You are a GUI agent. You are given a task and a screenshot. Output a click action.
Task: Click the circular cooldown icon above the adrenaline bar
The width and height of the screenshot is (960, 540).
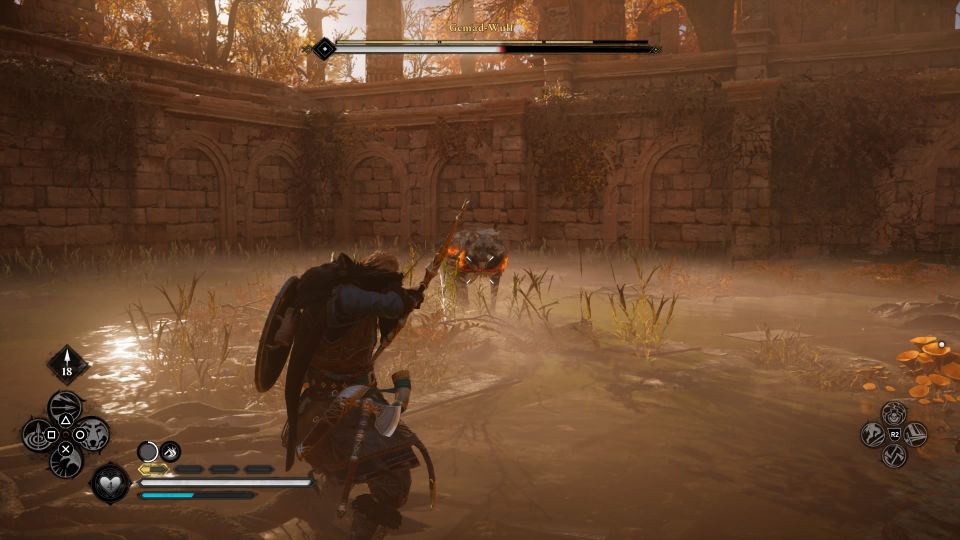[x=148, y=451]
